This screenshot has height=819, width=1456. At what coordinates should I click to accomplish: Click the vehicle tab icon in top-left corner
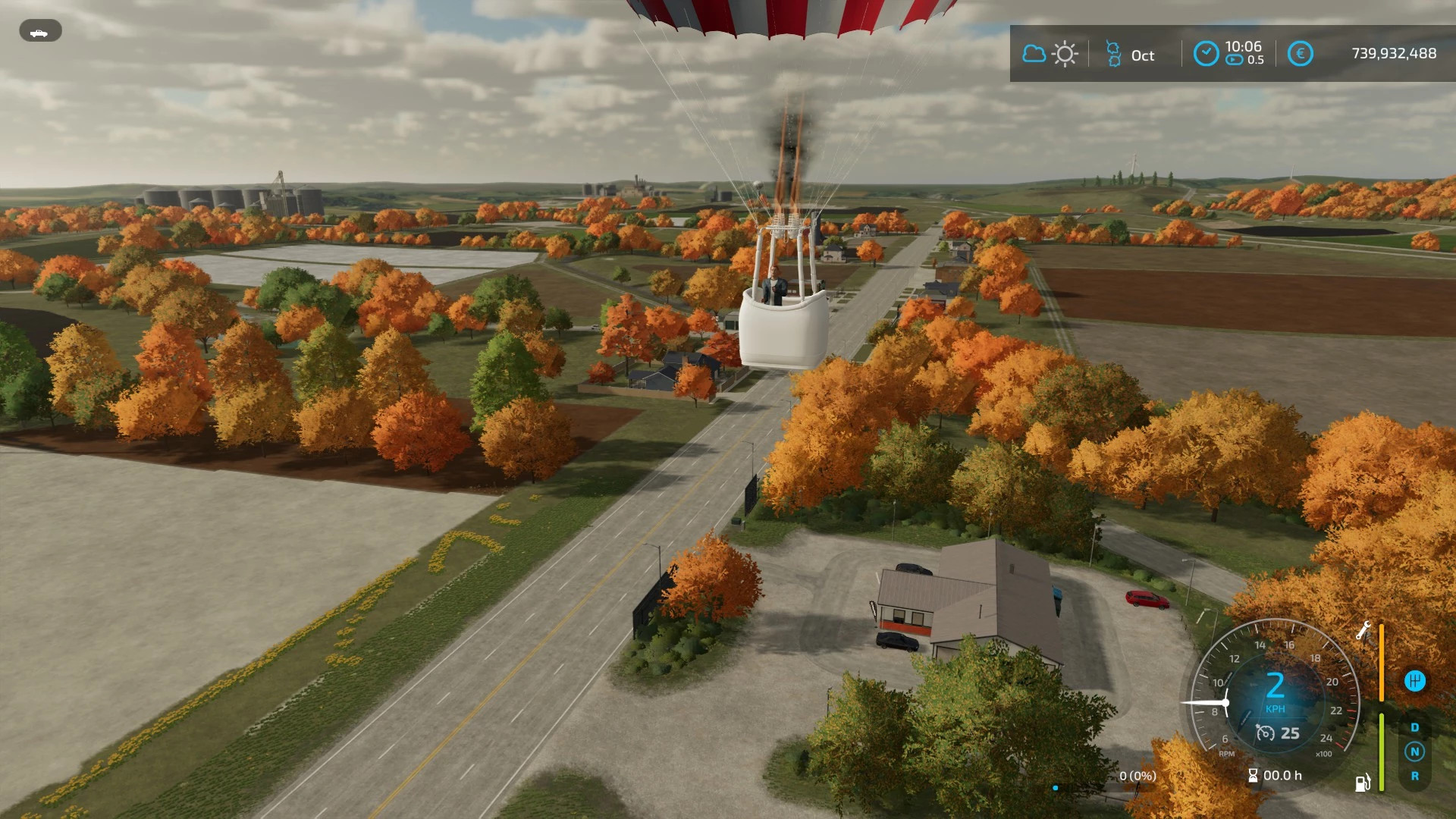point(41,31)
